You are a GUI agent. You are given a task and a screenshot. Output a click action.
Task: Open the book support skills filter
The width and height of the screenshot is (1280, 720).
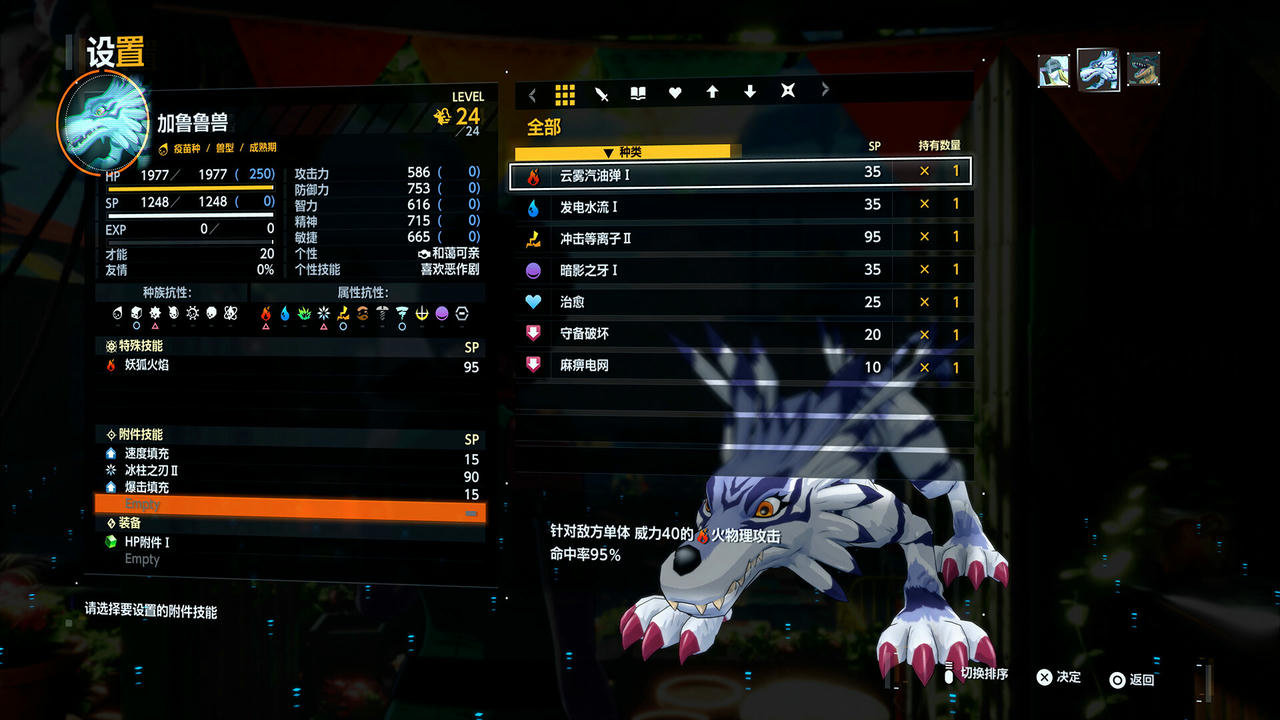(x=639, y=92)
